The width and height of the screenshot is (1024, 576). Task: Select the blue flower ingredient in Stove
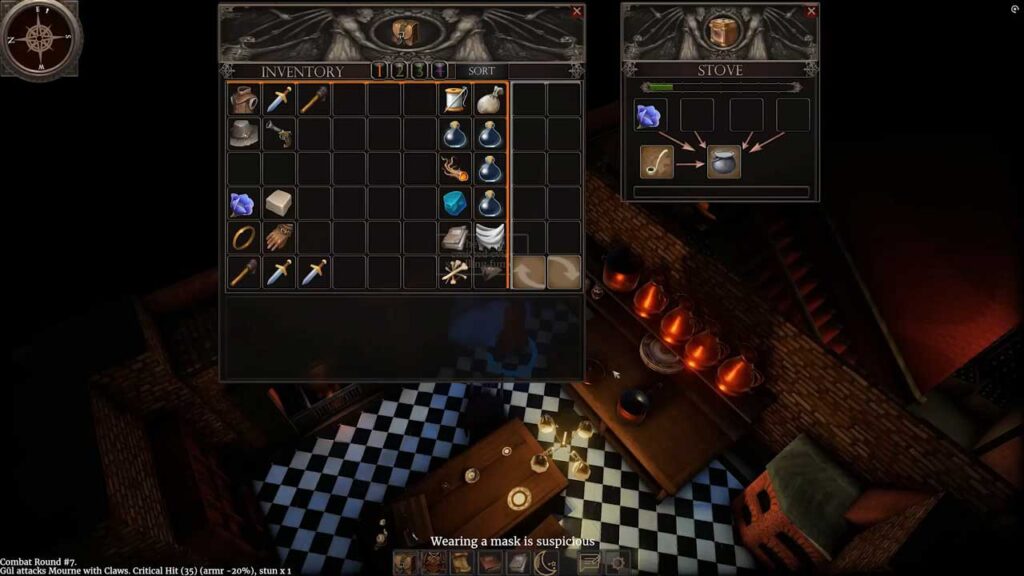point(651,115)
